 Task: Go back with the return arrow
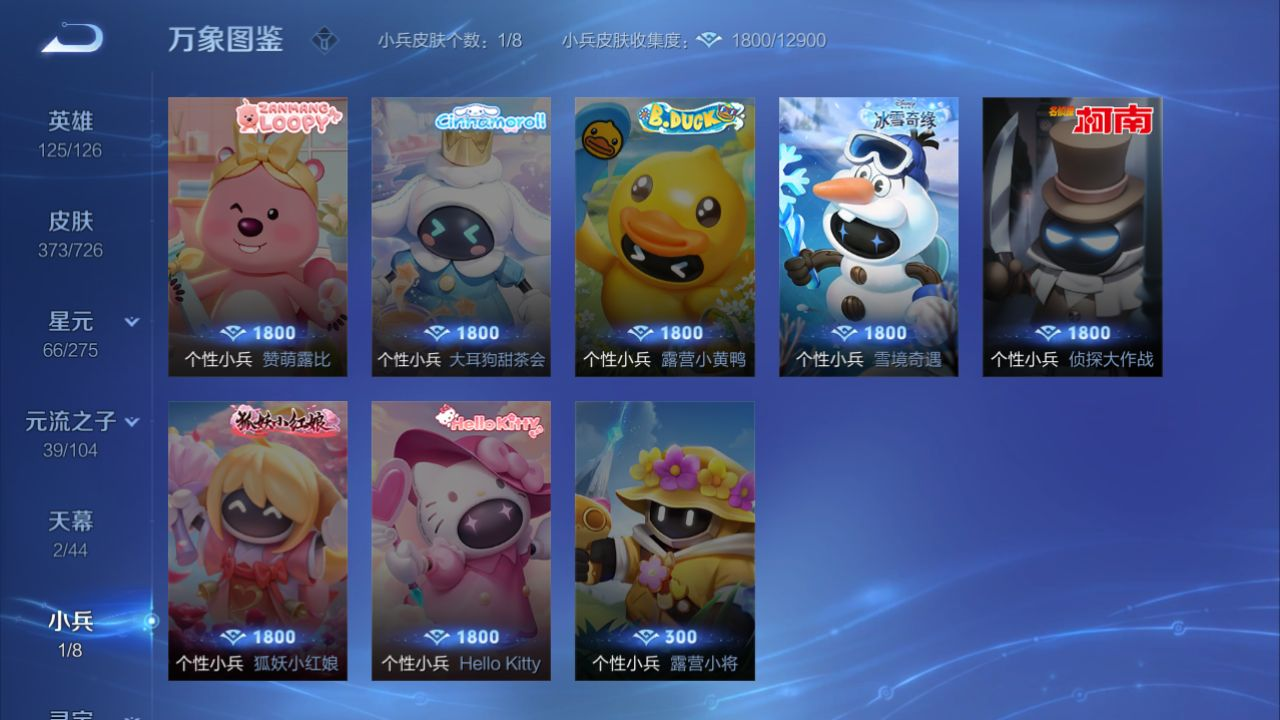[x=72, y=39]
